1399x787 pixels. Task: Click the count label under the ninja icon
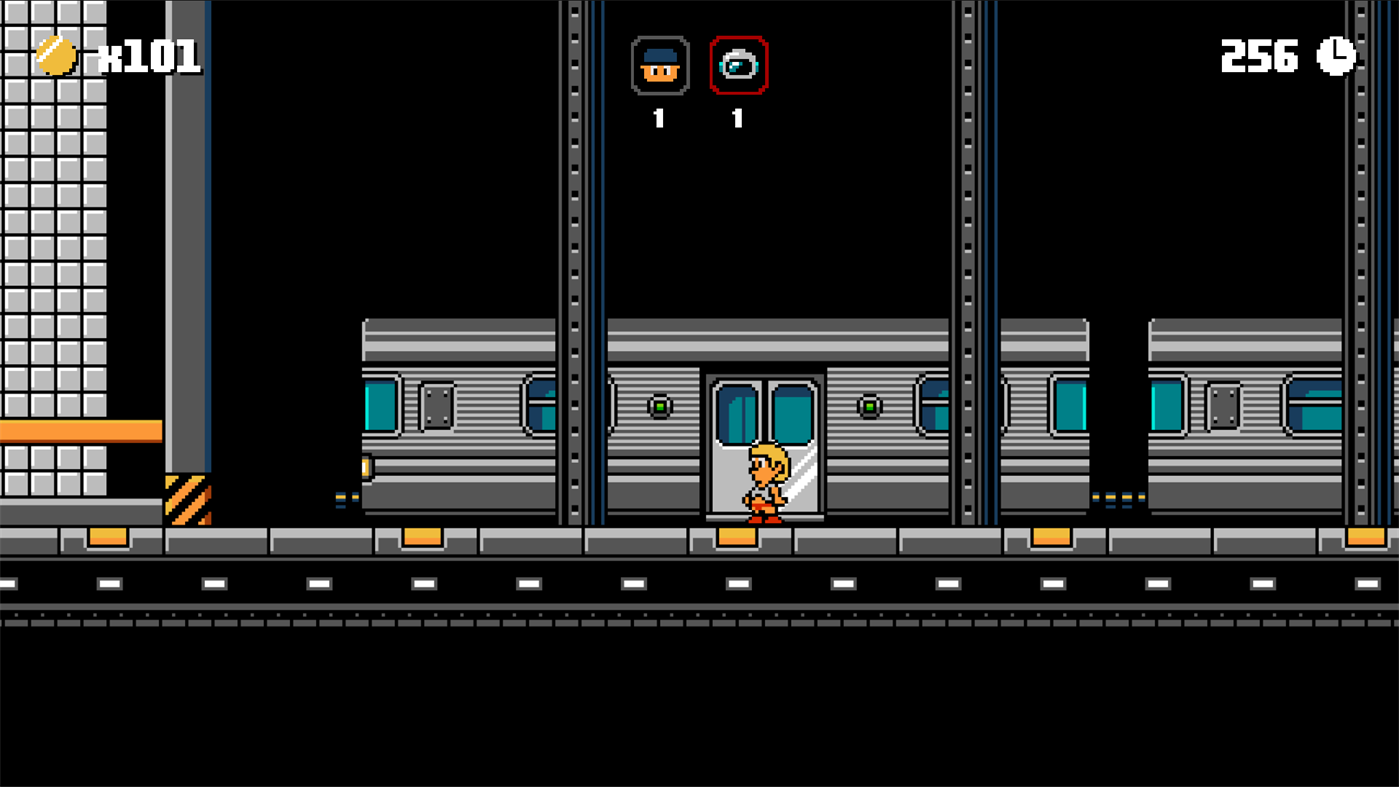click(659, 118)
